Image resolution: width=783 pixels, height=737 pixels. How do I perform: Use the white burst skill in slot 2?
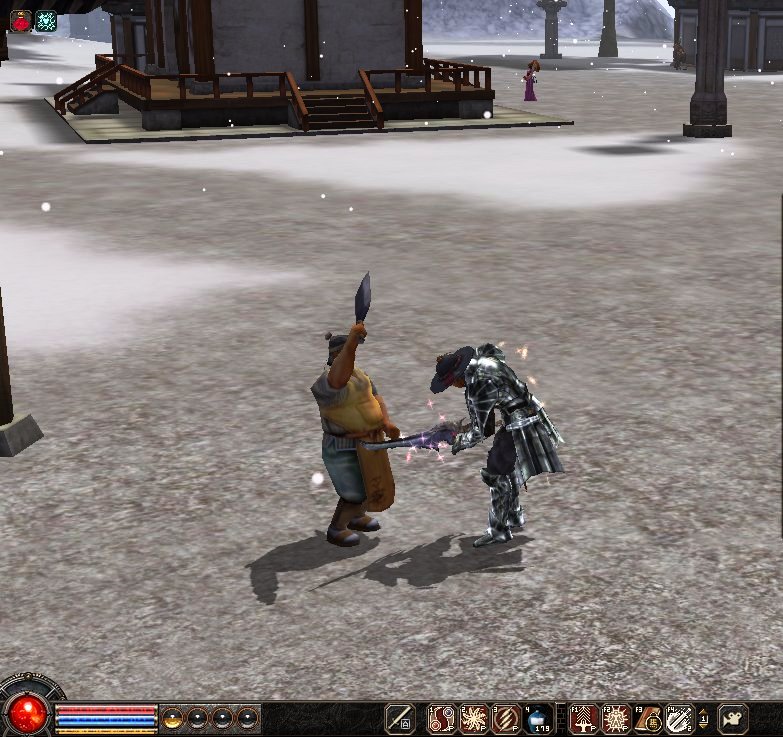pos(474,718)
